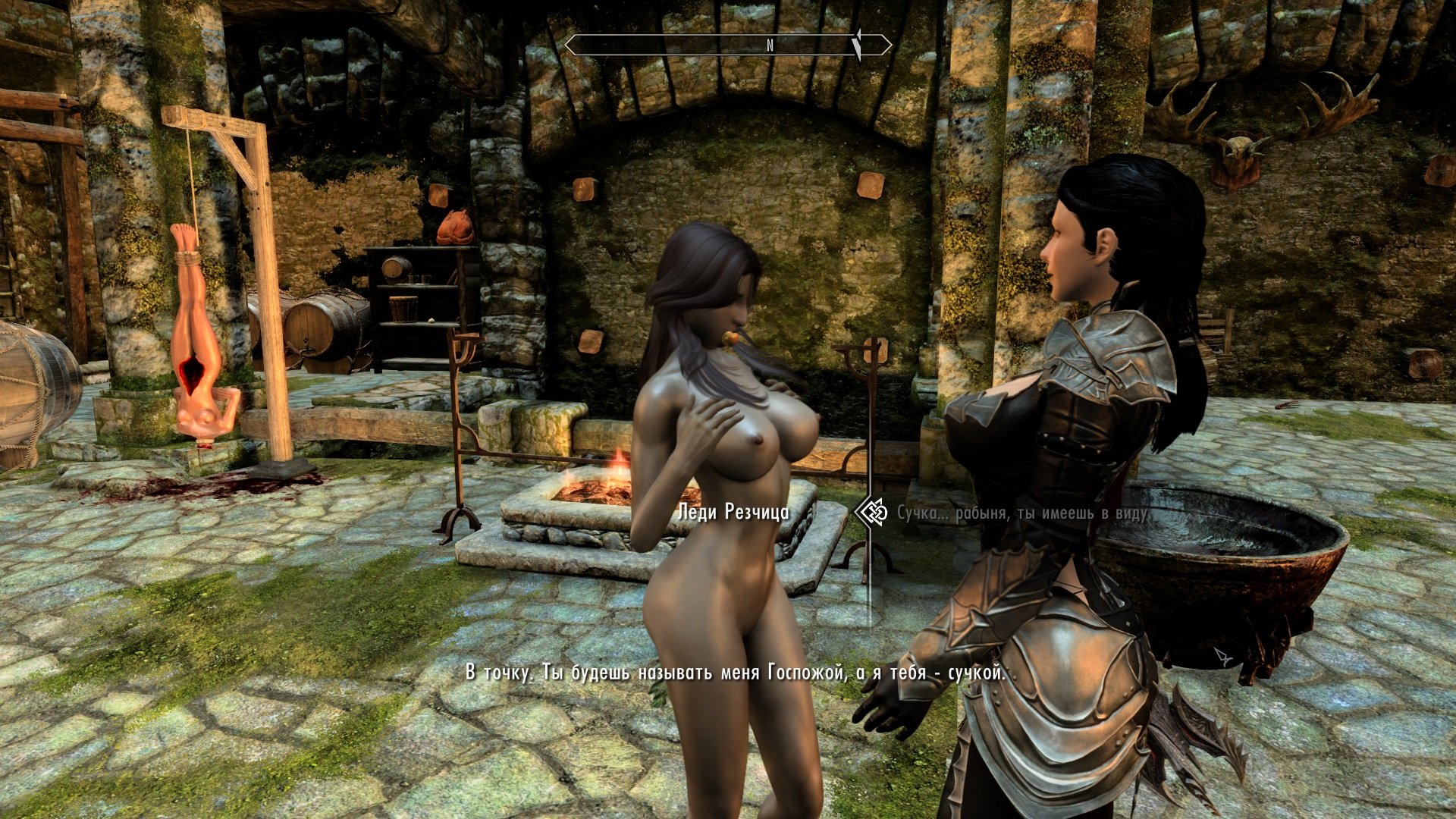Choose the dialogue reply beginning with "Сучка..."
Image resolution: width=1456 pixels, height=819 pixels.
pyautogui.click(x=1022, y=513)
